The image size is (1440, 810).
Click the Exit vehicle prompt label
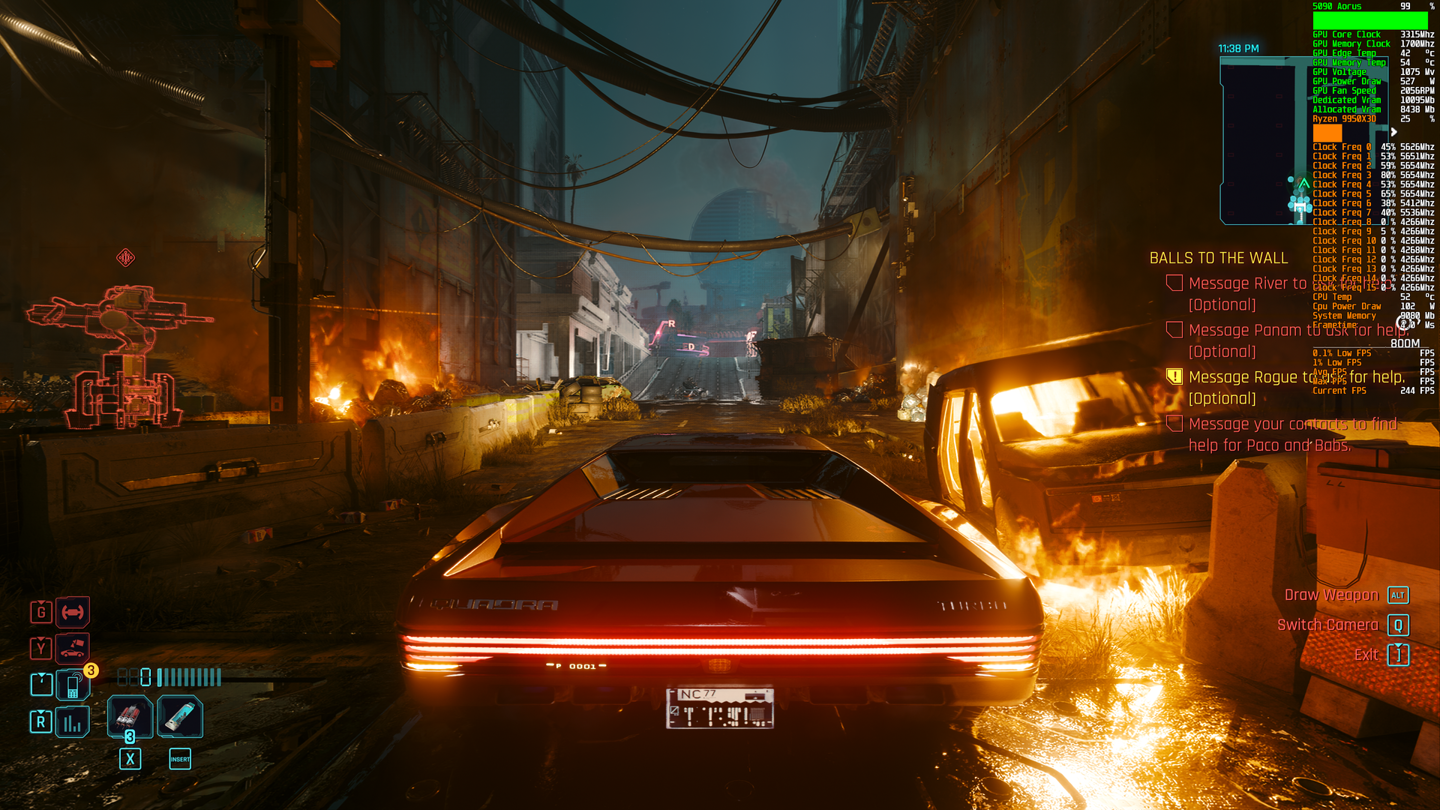pyautogui.click(x=1366, y=655)
